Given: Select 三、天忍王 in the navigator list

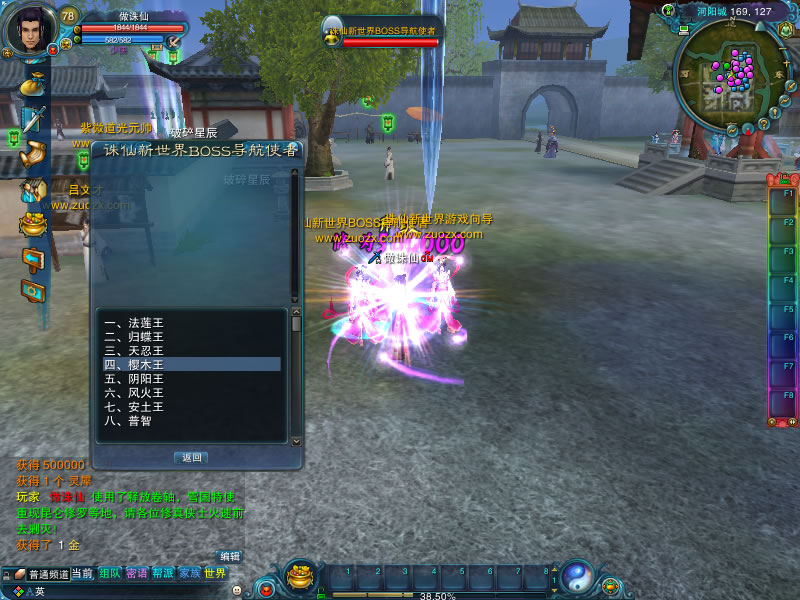Looking at the screenshot, I should [x=133, y=351].
